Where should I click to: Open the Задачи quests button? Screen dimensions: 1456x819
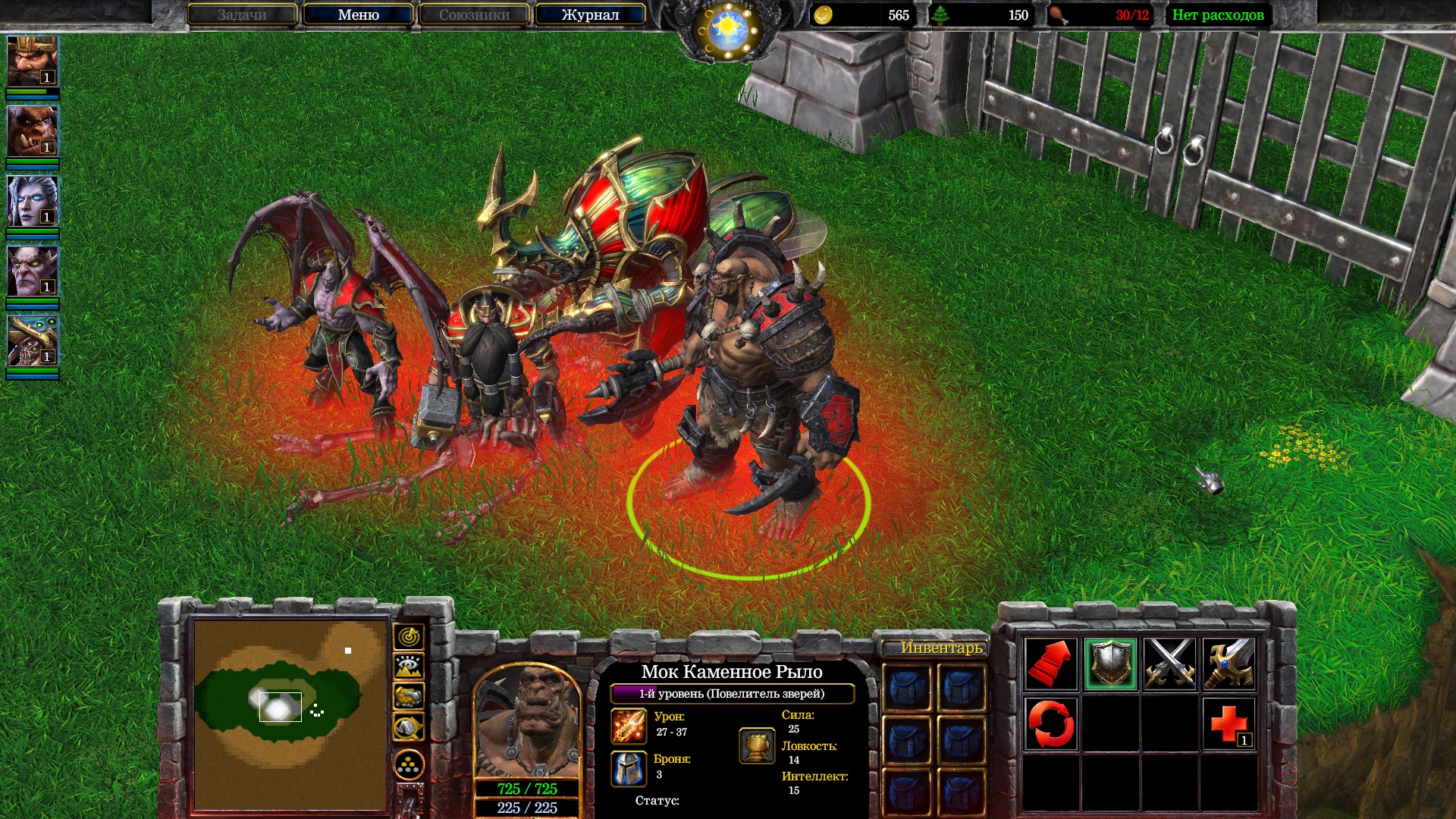242,15
